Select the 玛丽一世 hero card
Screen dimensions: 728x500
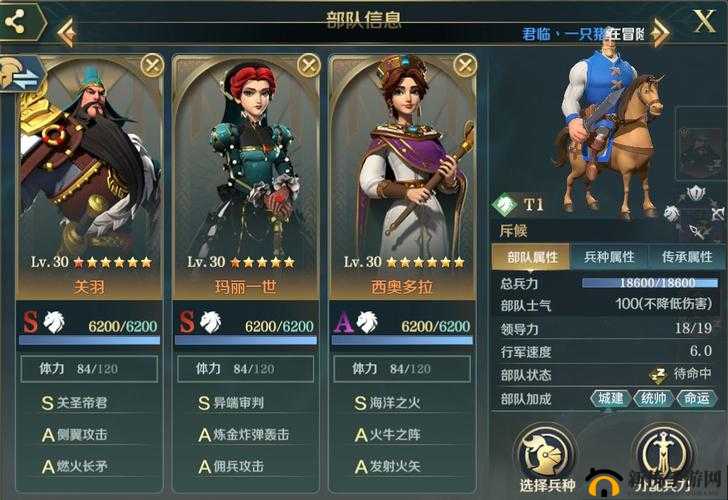(245, 170)
